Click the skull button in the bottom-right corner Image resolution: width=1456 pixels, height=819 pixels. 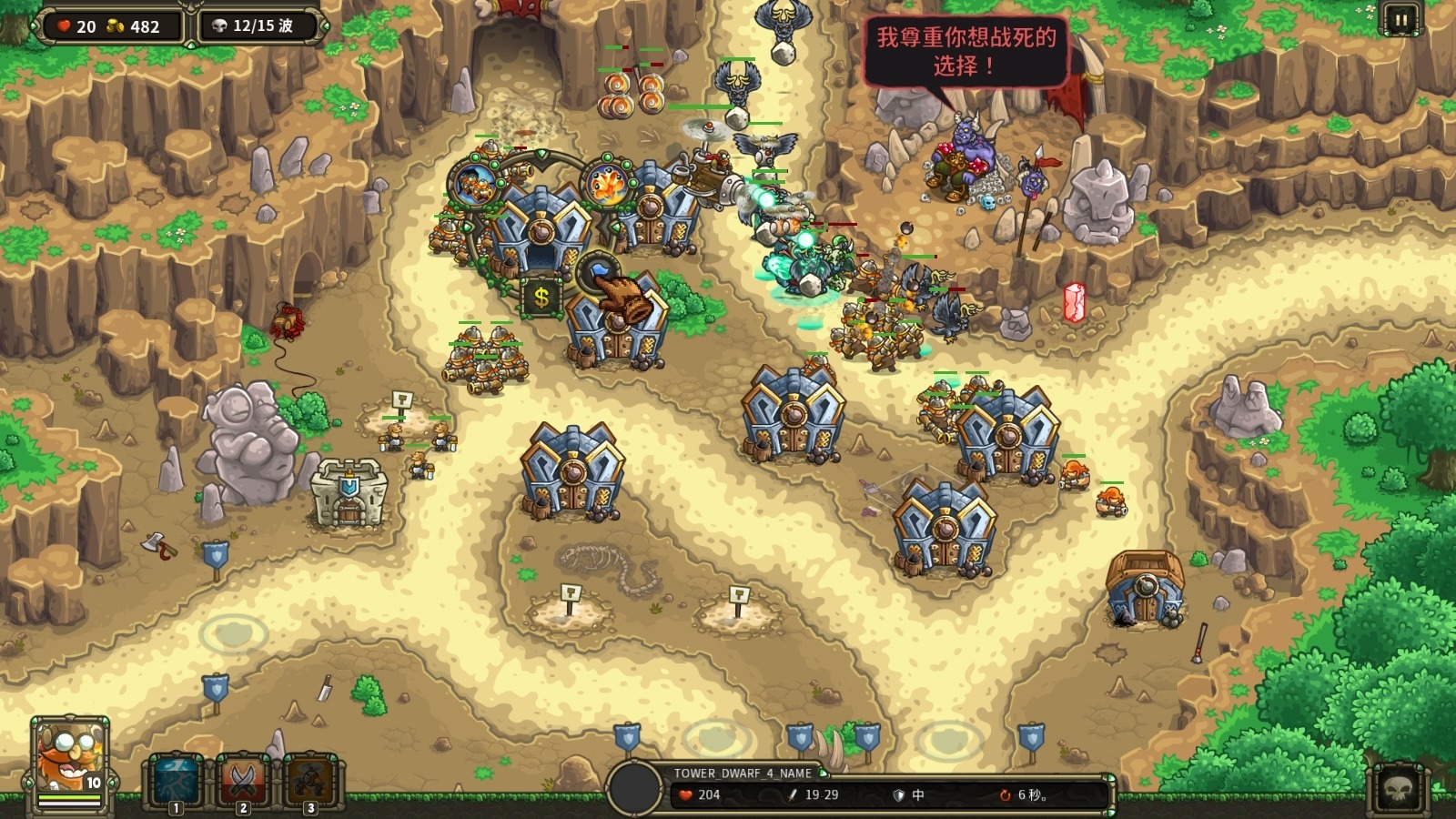tap(1400, 788)
